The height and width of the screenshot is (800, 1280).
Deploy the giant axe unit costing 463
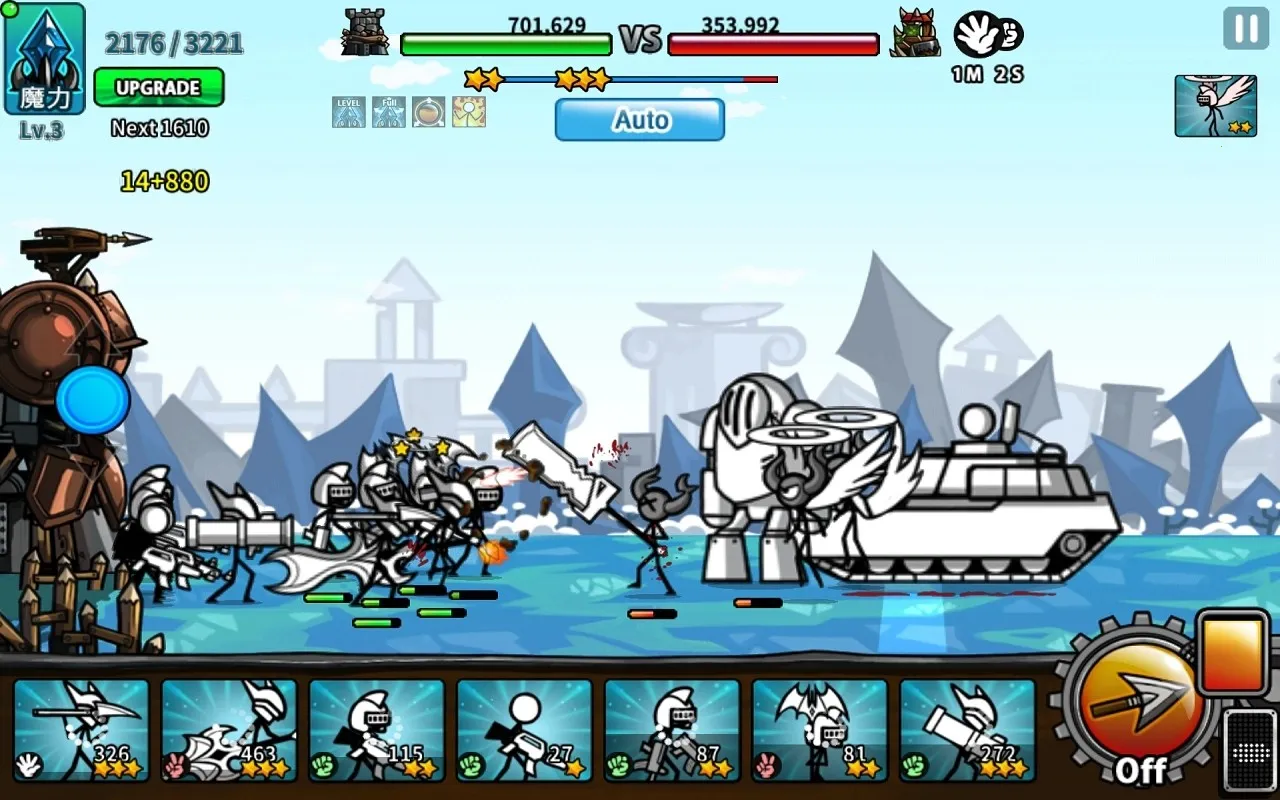(229, 730)
